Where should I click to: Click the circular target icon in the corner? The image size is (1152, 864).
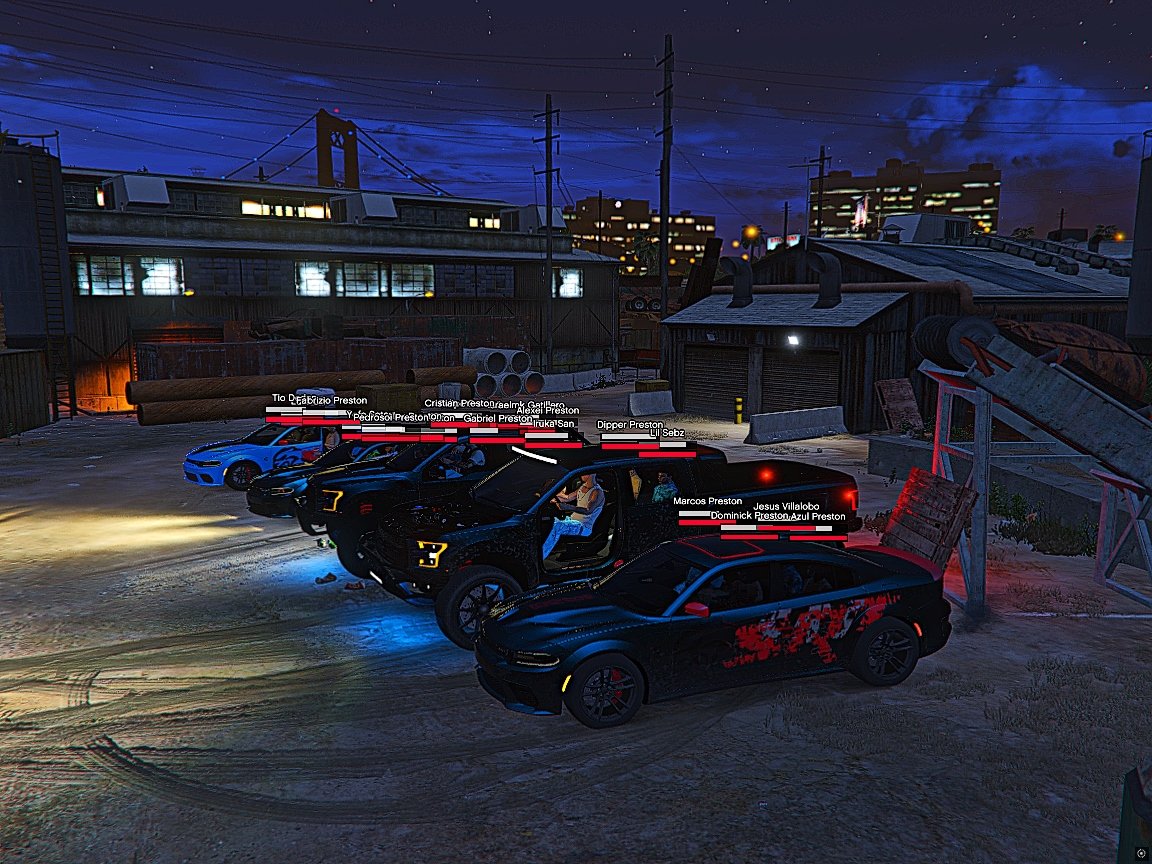tap(1141, 853)
